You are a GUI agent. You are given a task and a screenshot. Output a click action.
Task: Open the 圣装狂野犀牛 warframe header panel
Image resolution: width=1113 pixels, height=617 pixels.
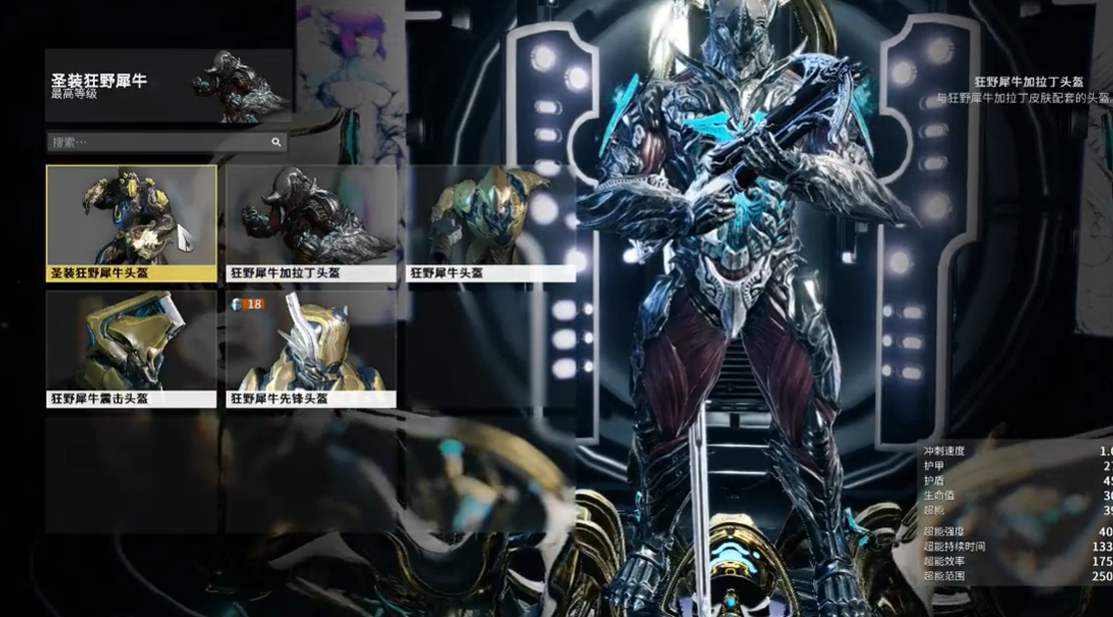pyautogui.click(x=168, y=86)
